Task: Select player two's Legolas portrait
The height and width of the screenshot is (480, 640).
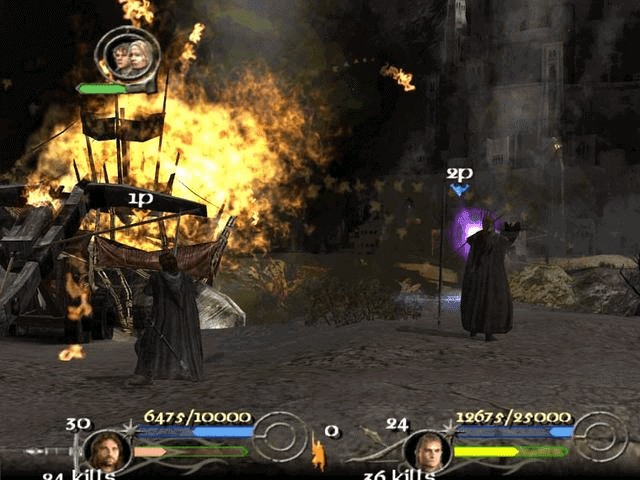Action: click(x=427, y=450)
